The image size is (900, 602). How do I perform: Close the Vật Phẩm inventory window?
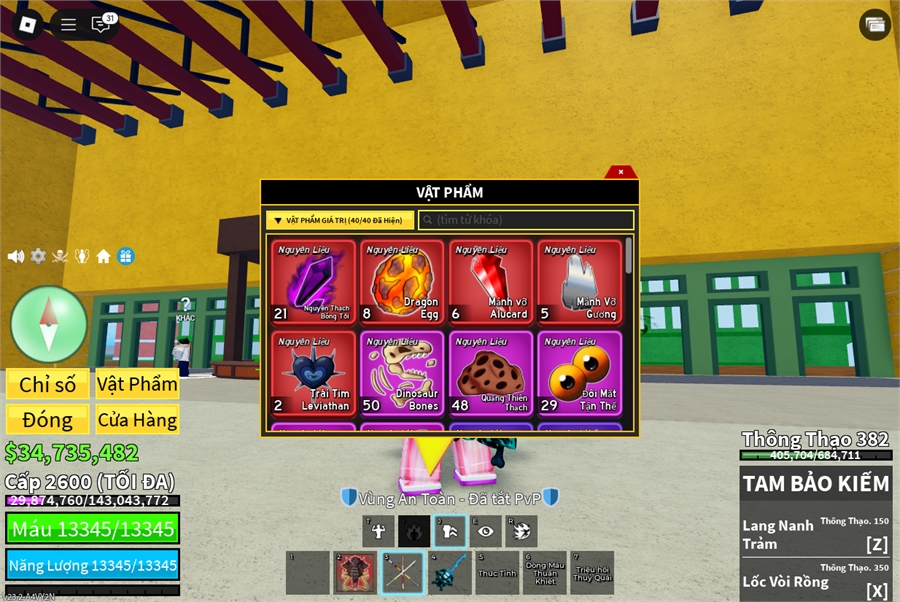pos(621,172)
